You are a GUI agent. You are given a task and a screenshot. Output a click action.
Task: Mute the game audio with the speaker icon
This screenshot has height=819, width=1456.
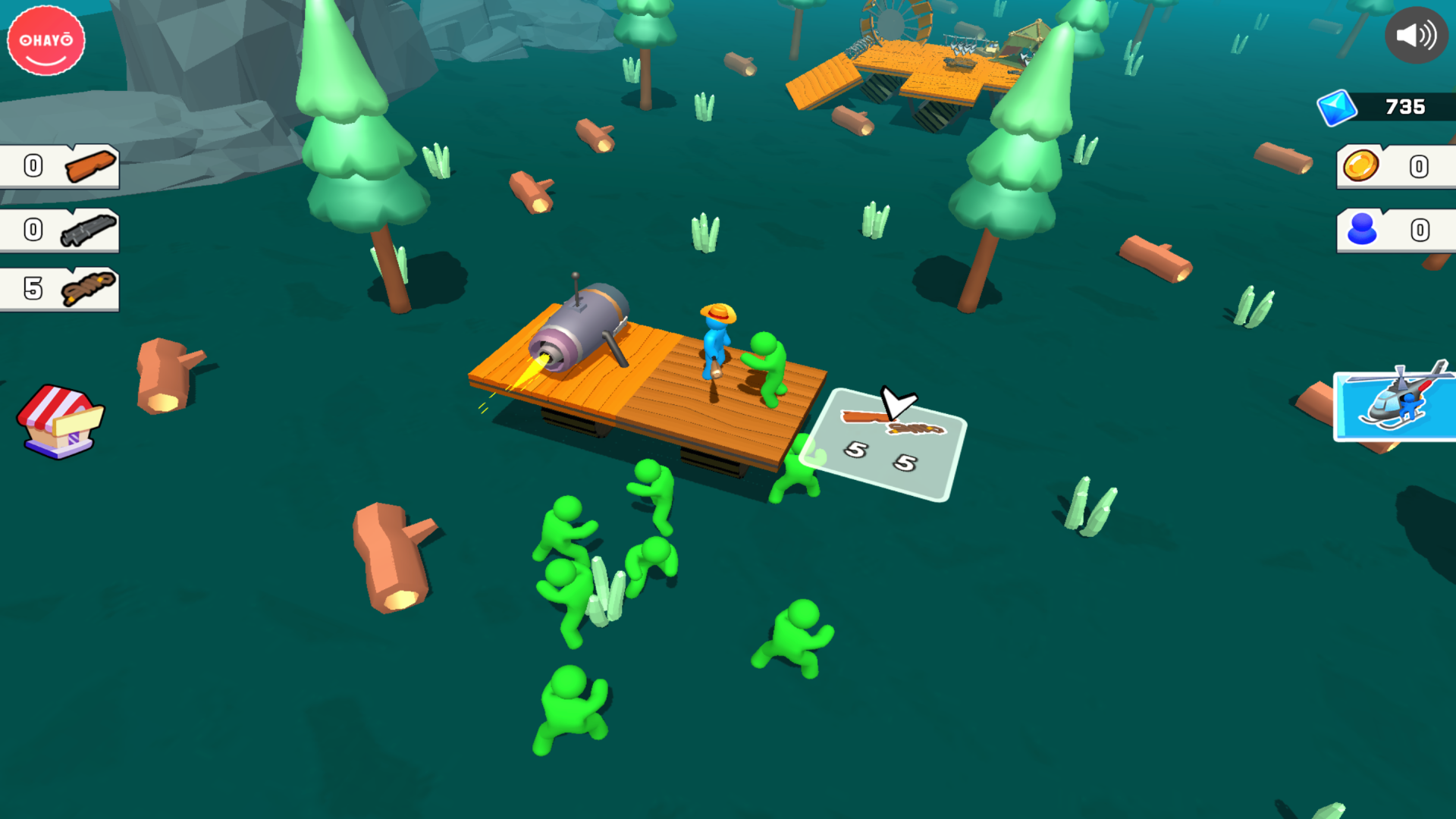coord(1418,34)
